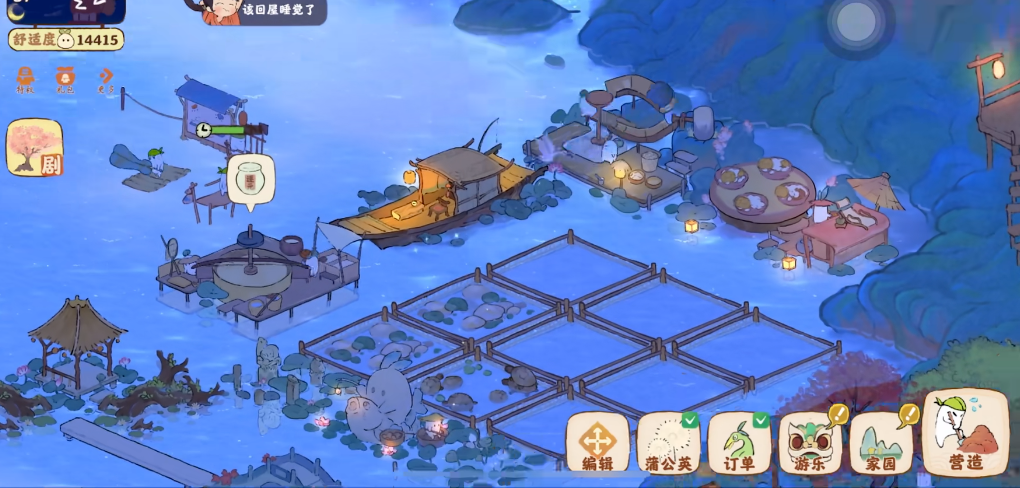Tap the 营造 build button

click(964, 433)
